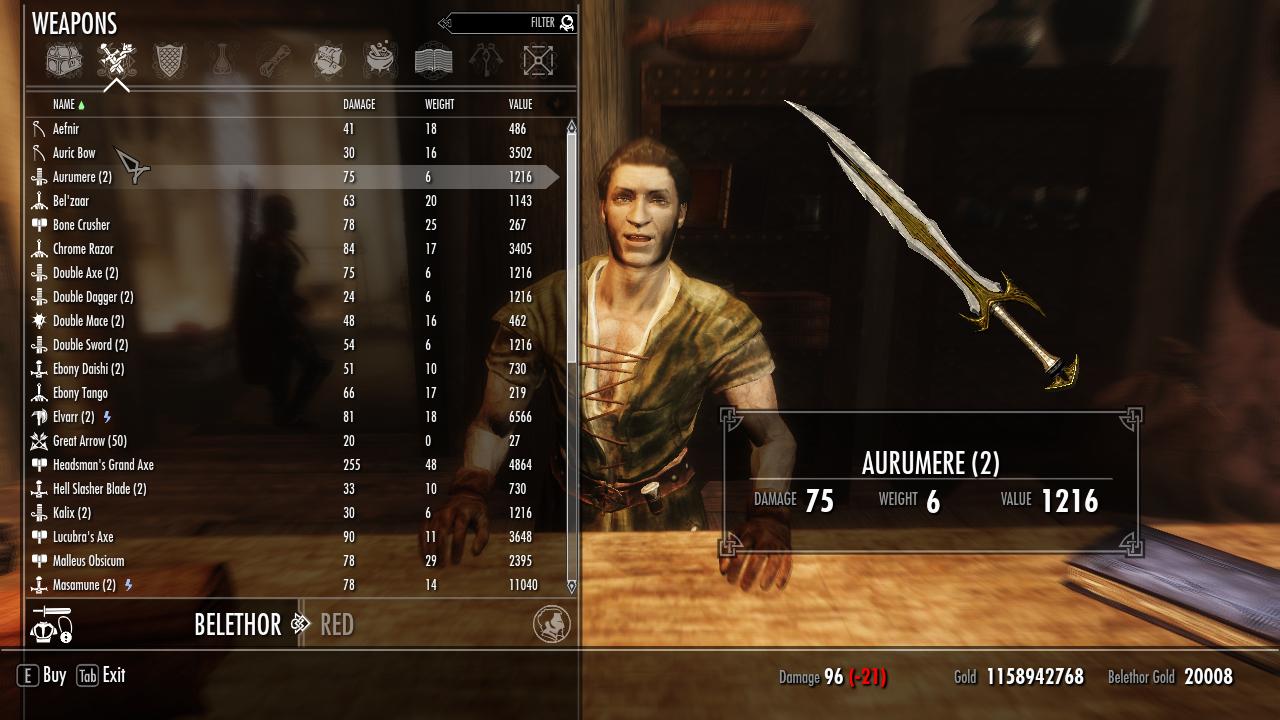Sort the list by Damage column

(359, 104)
